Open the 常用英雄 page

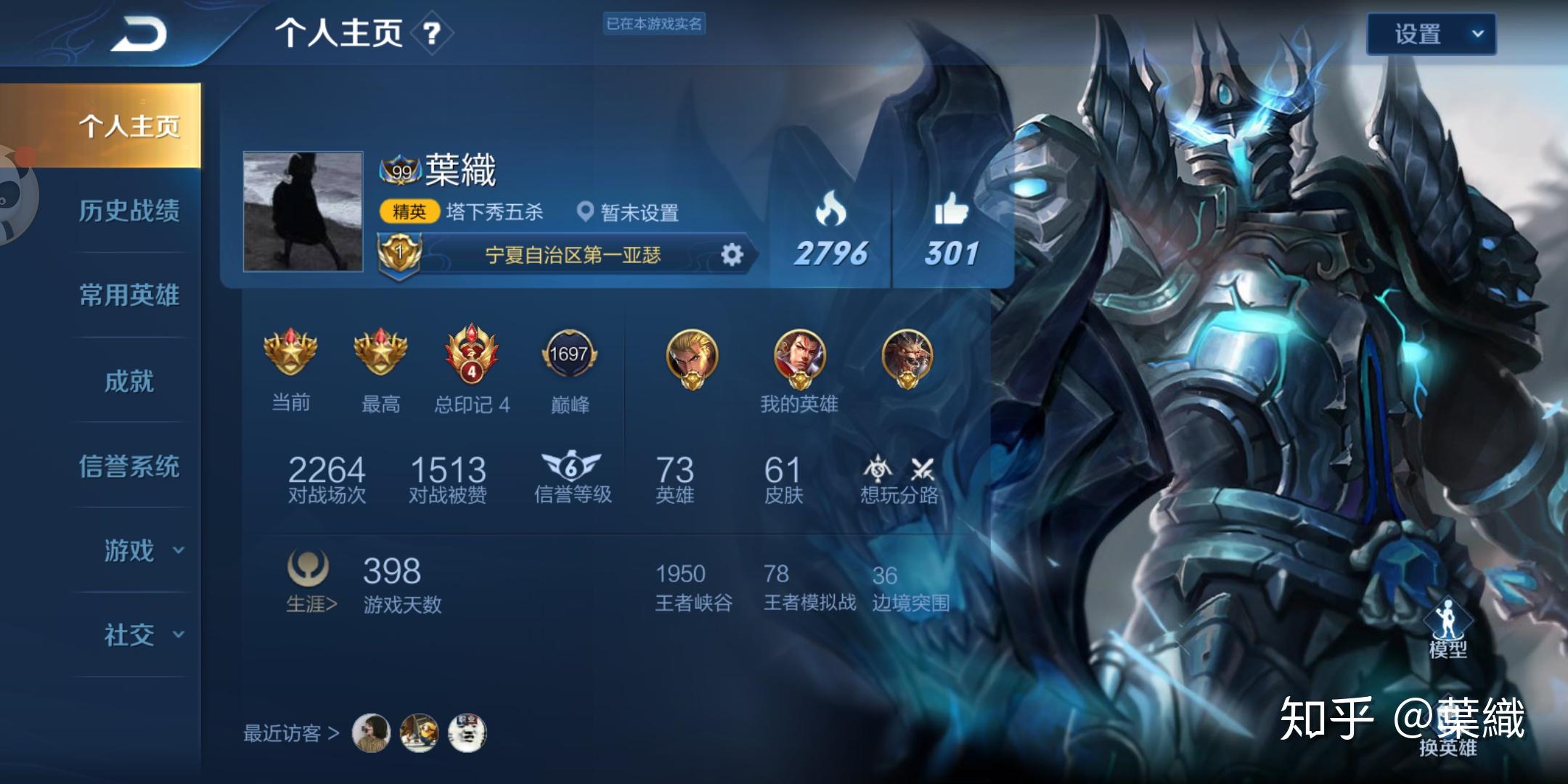click(x=131, y=295)
